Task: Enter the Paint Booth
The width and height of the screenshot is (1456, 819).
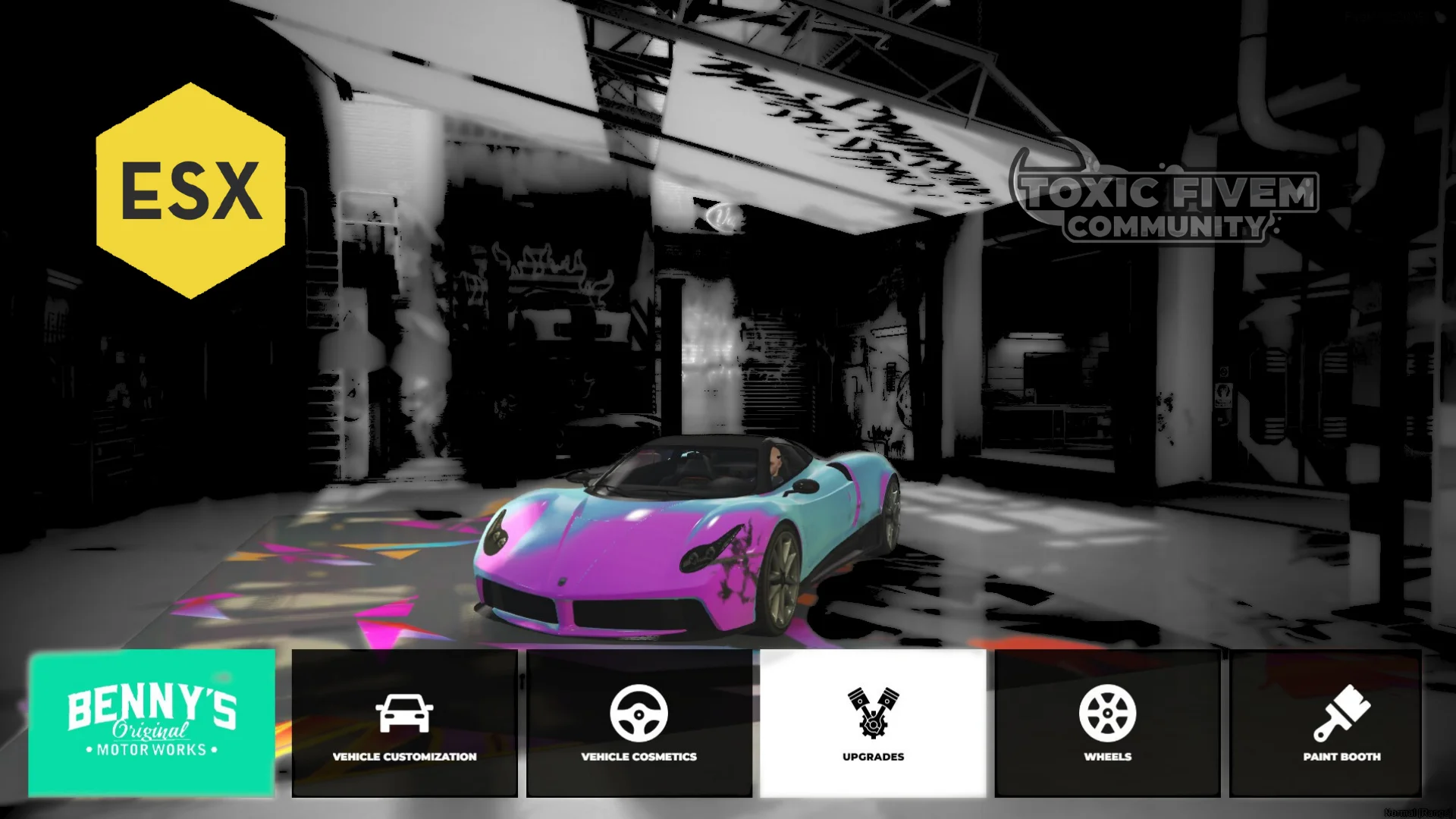Action: (1341, 723)
